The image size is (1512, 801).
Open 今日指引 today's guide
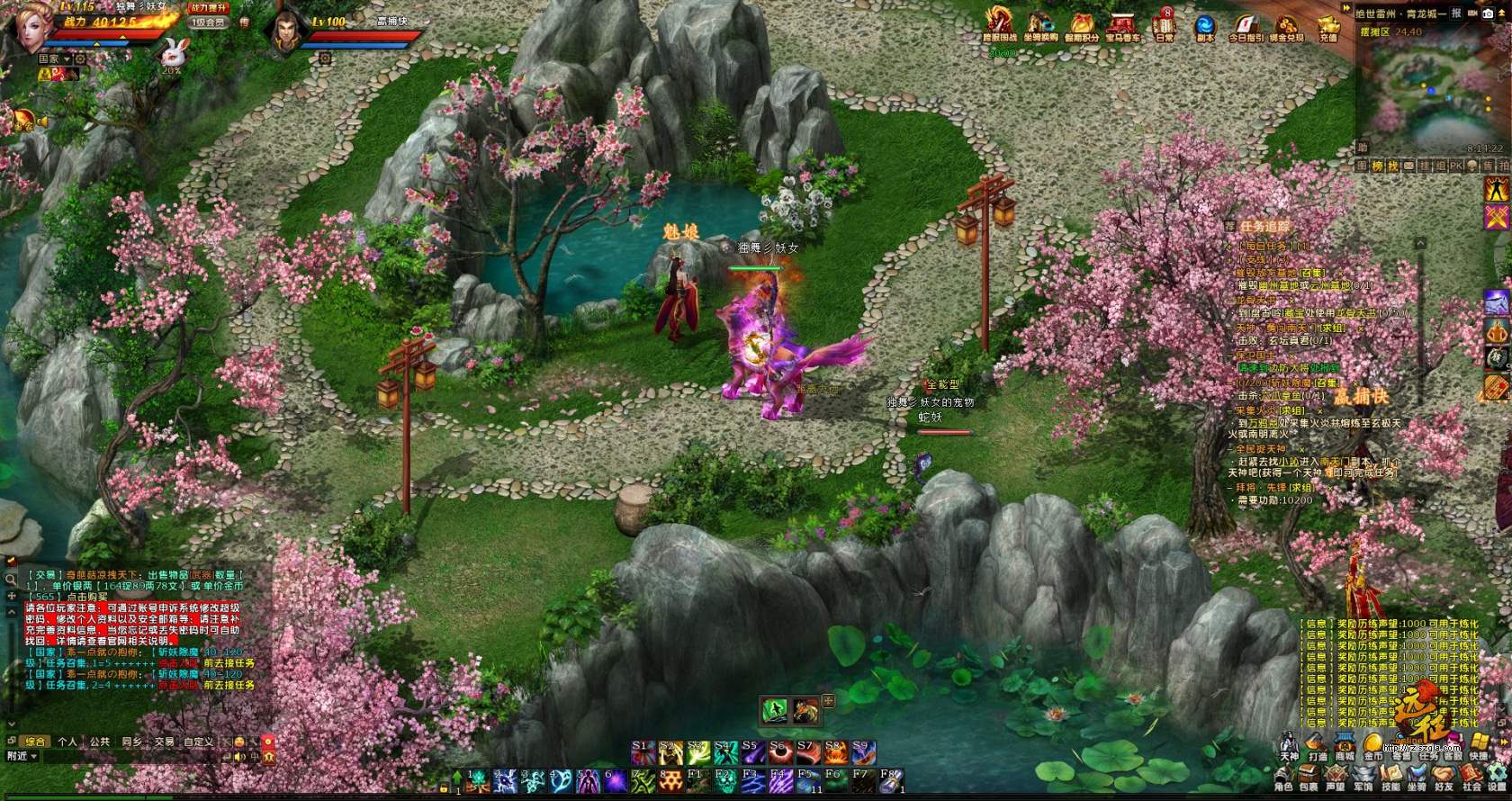pos(1246,25)
